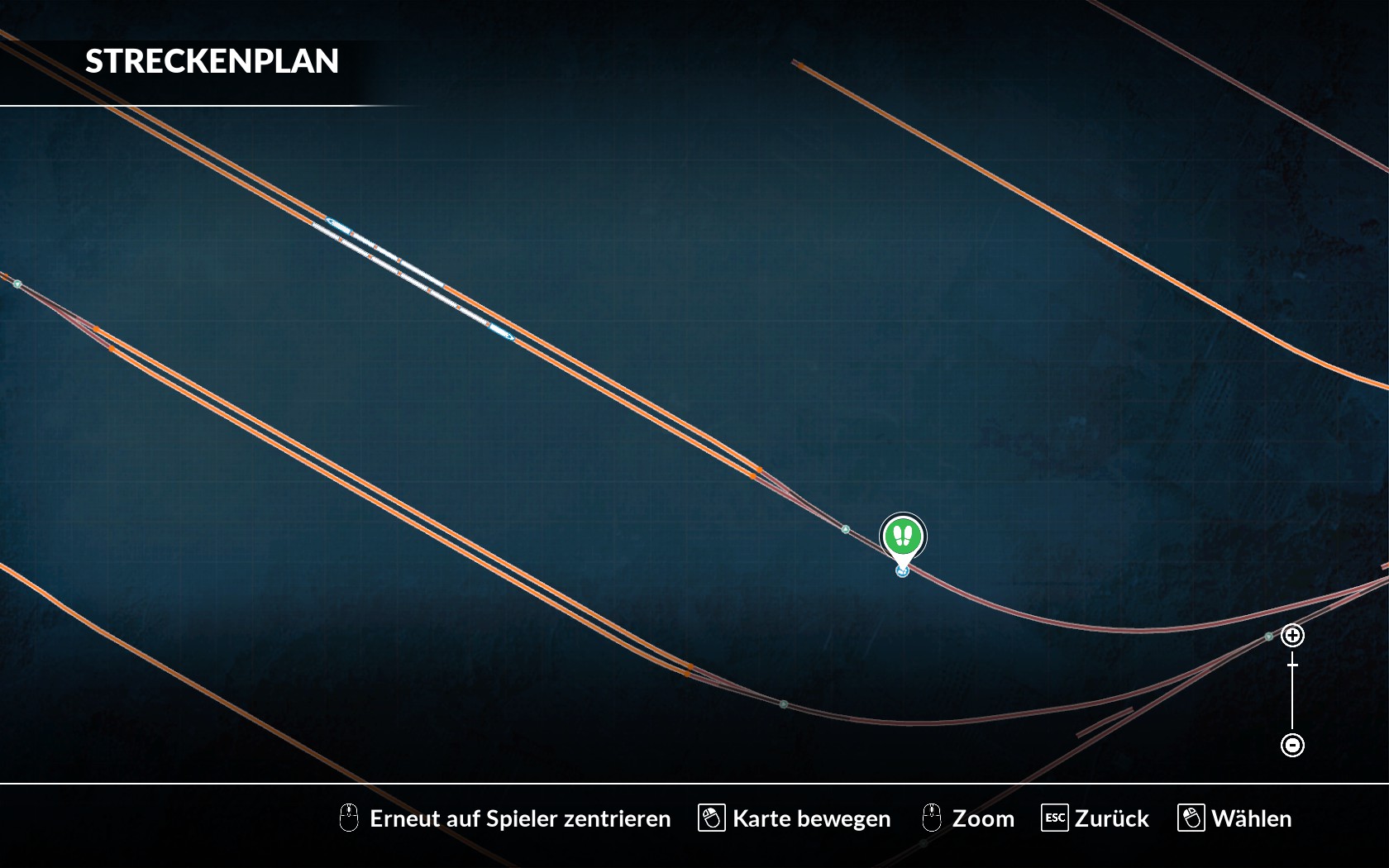Viewport: 1389px width, 868px height.
Task: Zoom out with the minus button
Action: [1292, 745]
